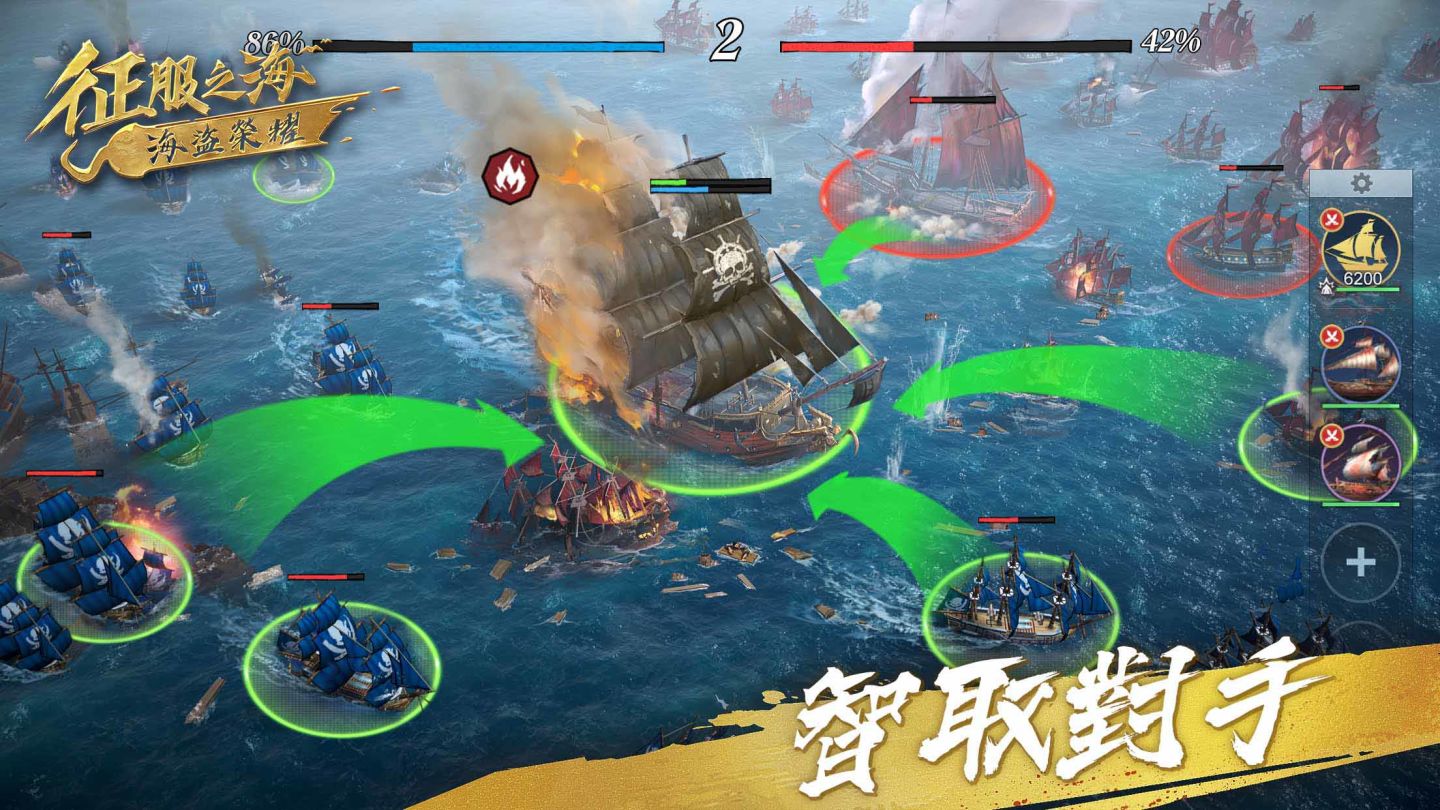Remove the bottom purple ship via its red X

click(1332, 437)
